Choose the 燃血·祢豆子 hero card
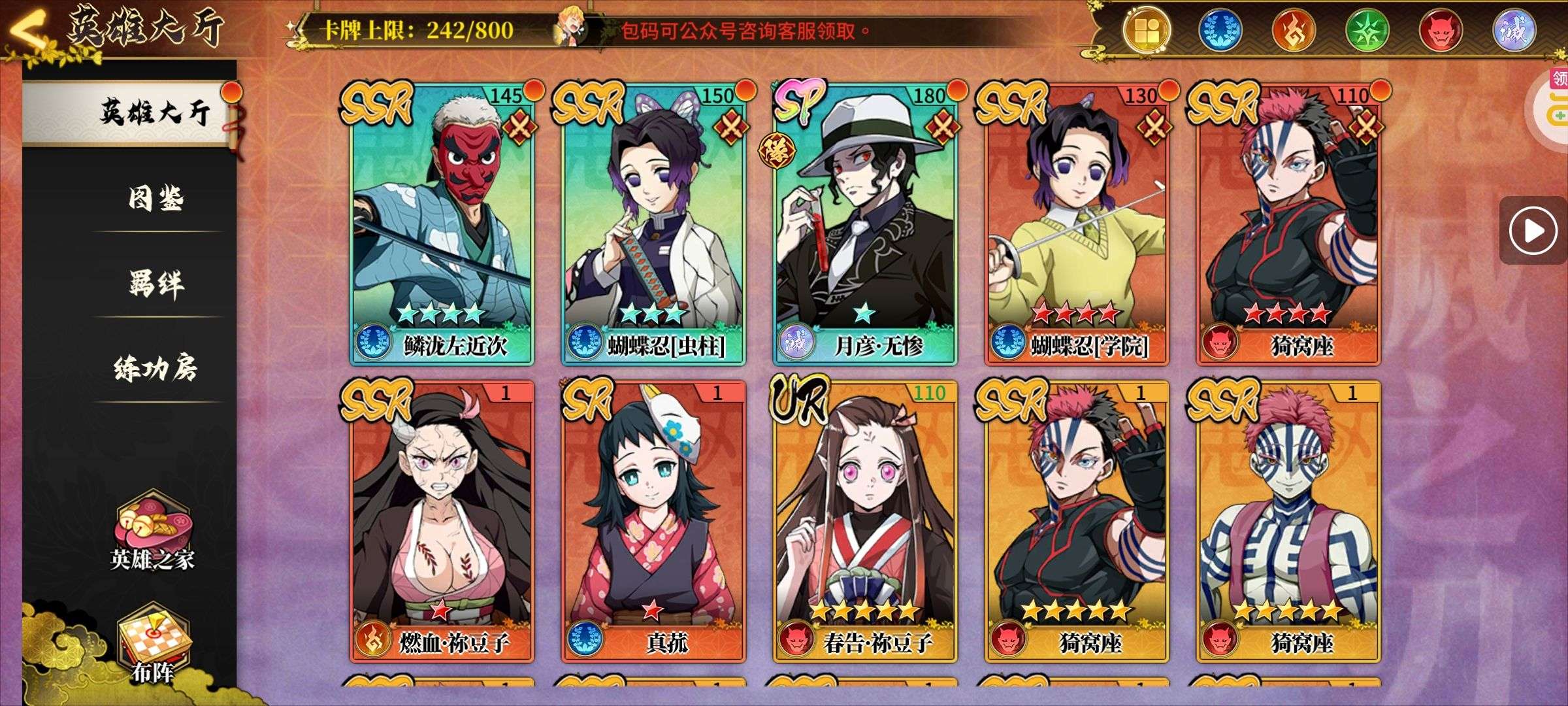 point(442,522)
